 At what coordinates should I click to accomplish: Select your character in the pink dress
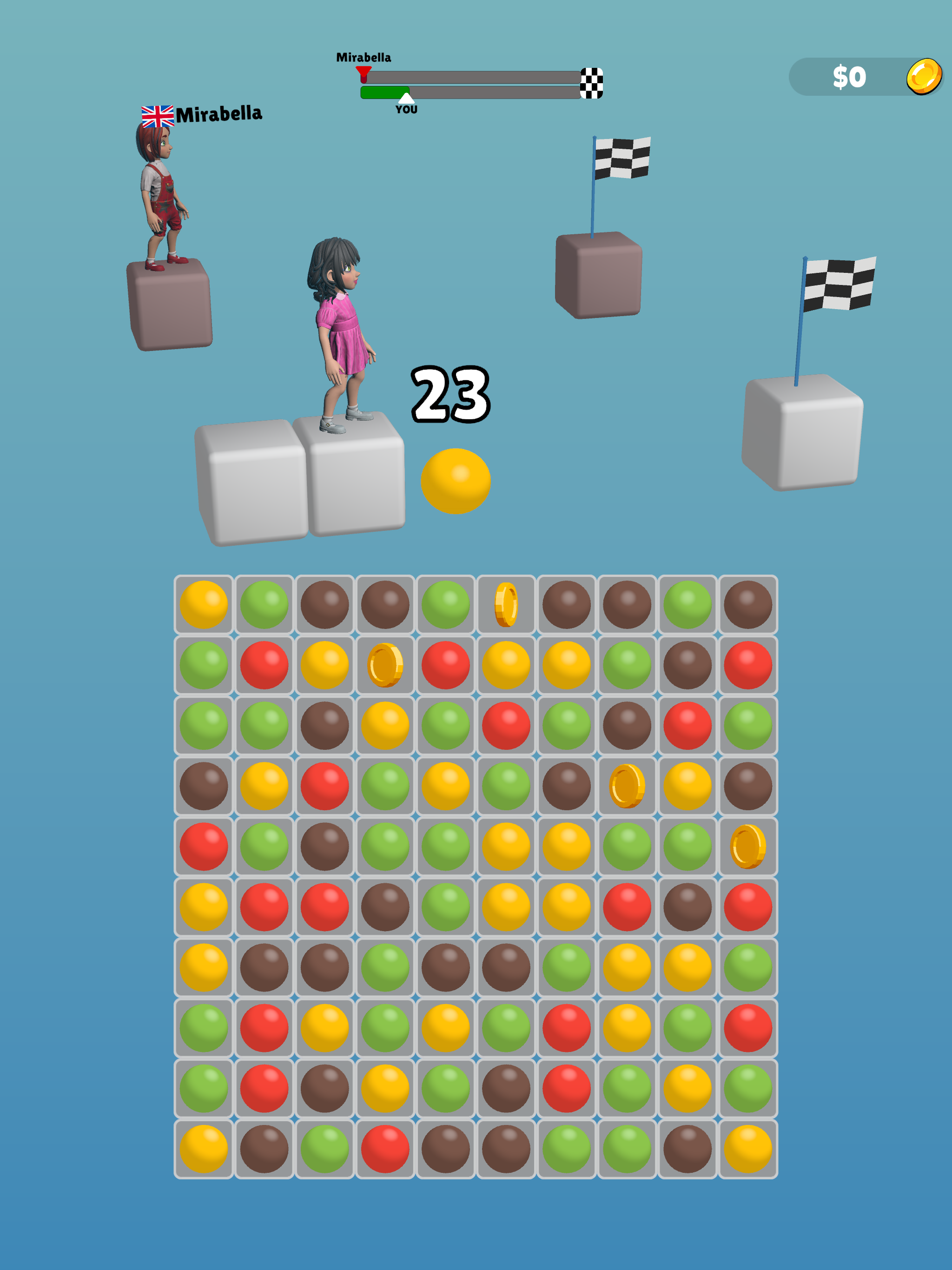coord(339,327)
